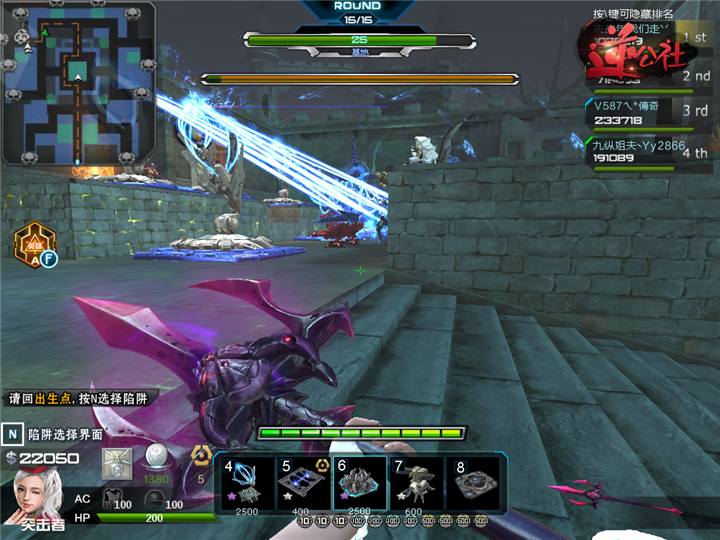720x540 pixels.
Task: Click the silver coin icon showing 1380
Action: click(155, 459)
